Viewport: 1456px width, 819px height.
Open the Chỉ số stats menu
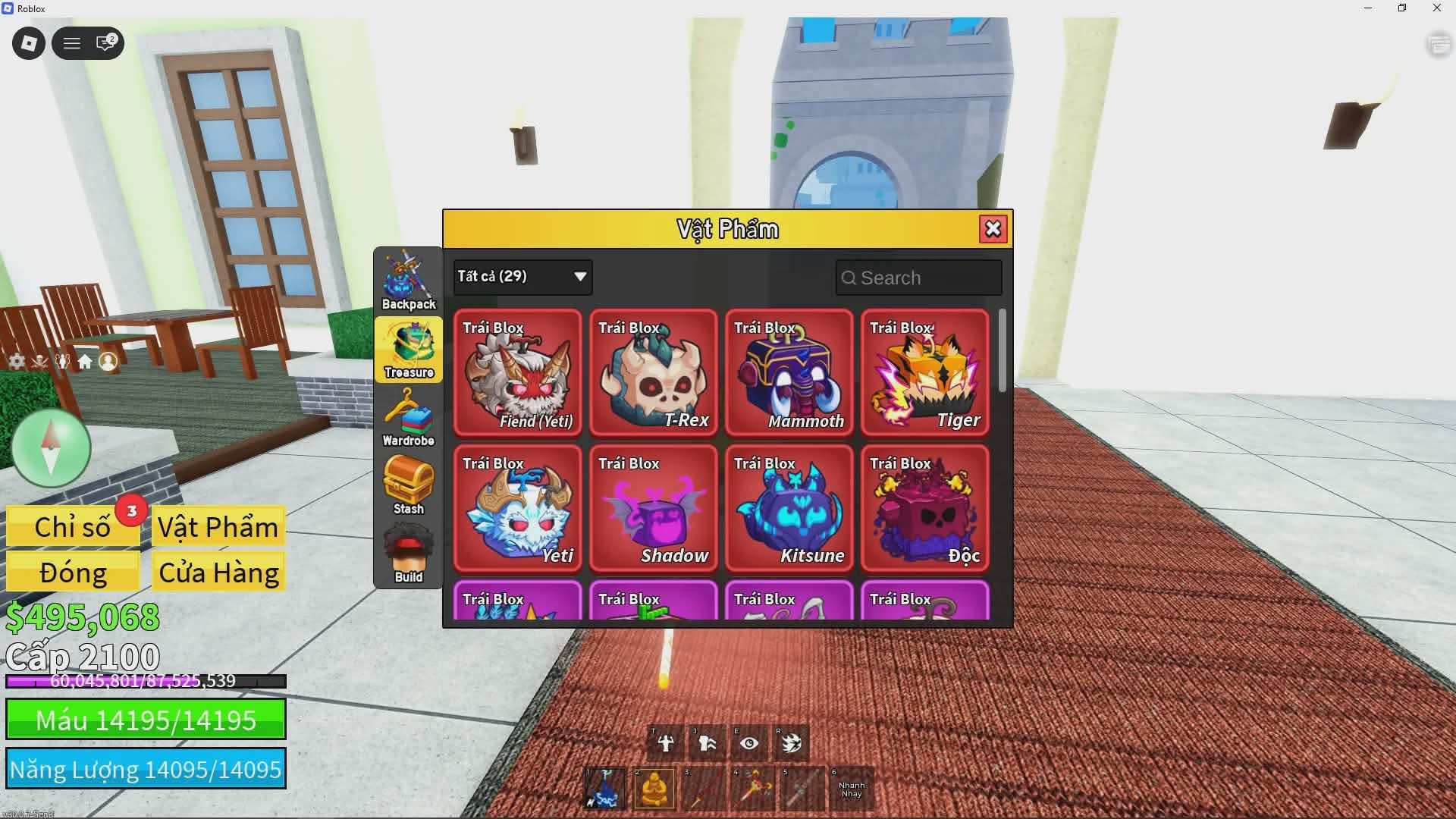[x=73, y=527]
